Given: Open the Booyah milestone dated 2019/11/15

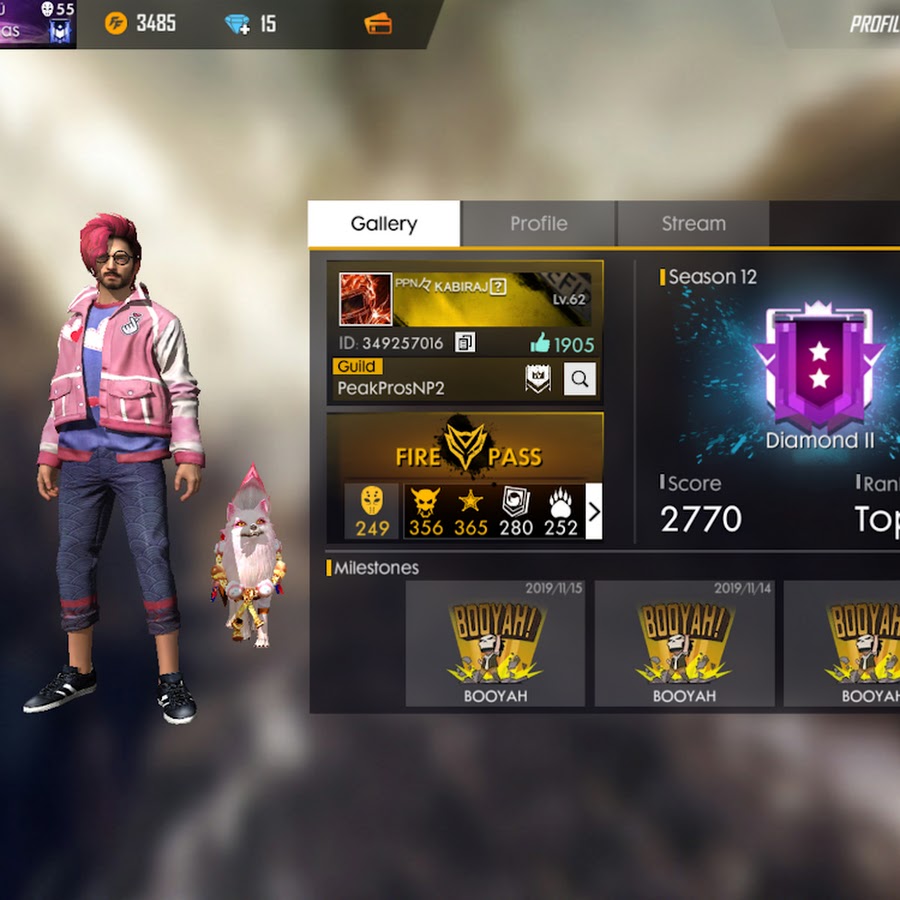Looking at the screenshot, I should click(x=495, y=644).
